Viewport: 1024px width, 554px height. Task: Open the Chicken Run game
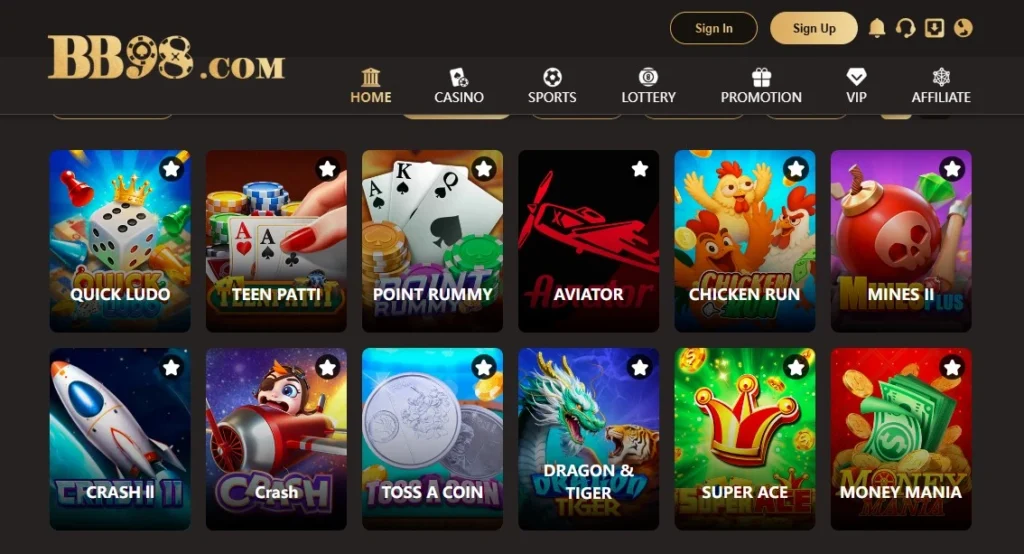[744, 241]
